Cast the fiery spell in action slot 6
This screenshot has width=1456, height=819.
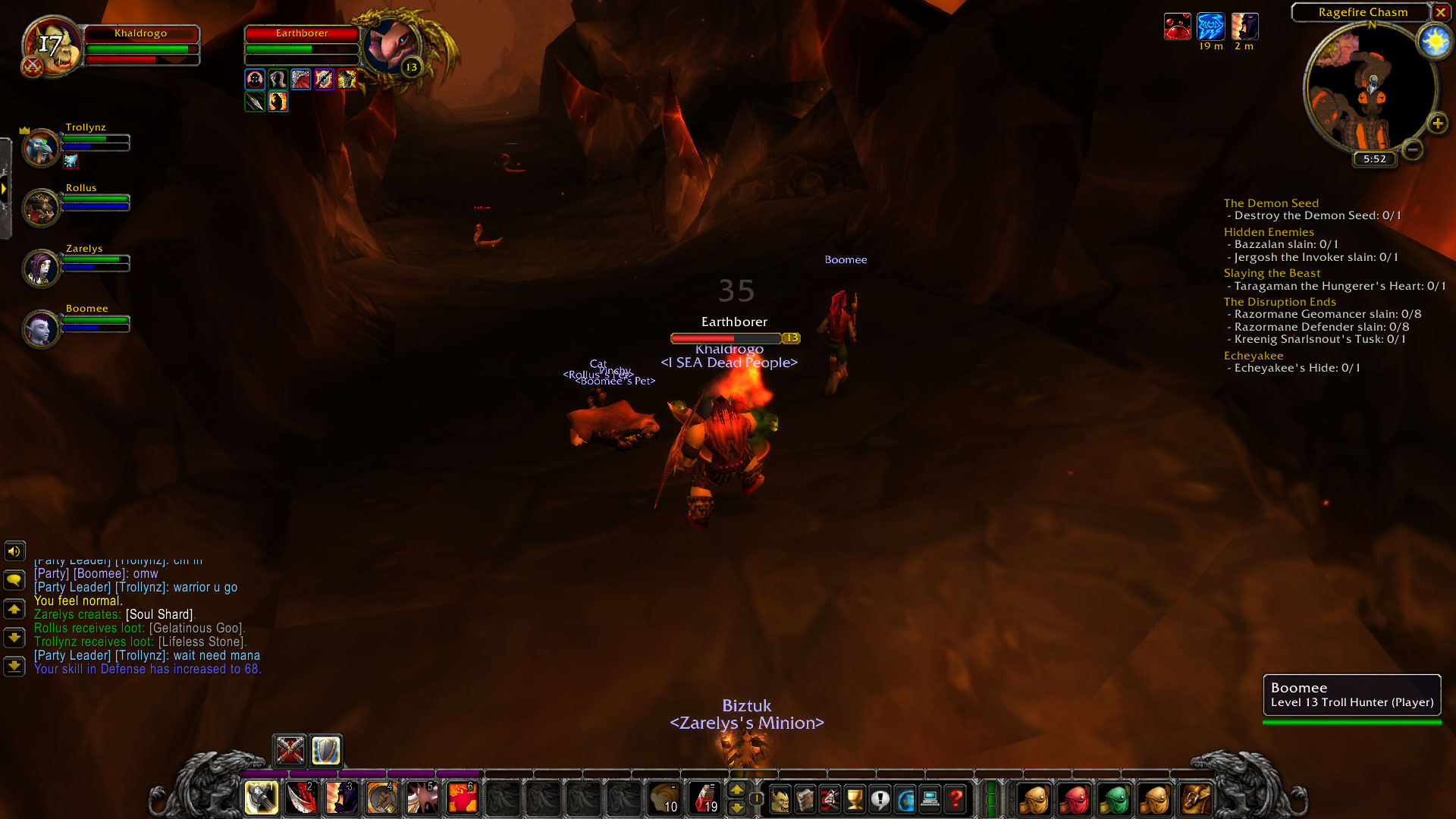(461, 798)
